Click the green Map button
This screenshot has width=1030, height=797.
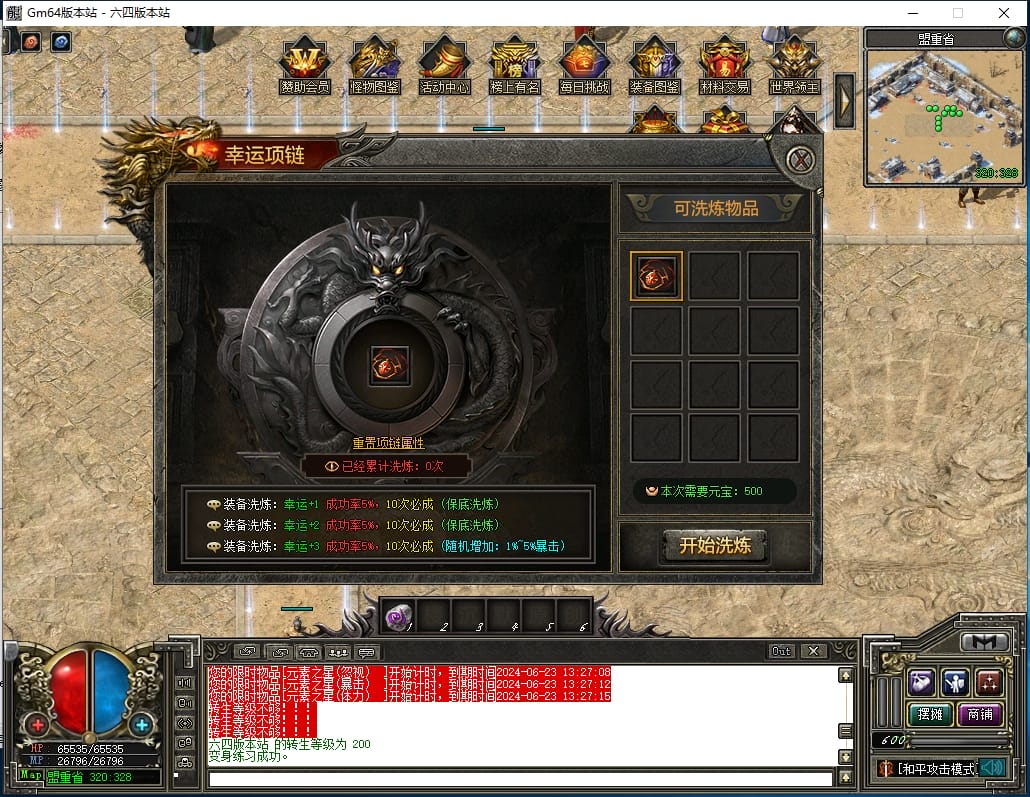coord(30,776)
